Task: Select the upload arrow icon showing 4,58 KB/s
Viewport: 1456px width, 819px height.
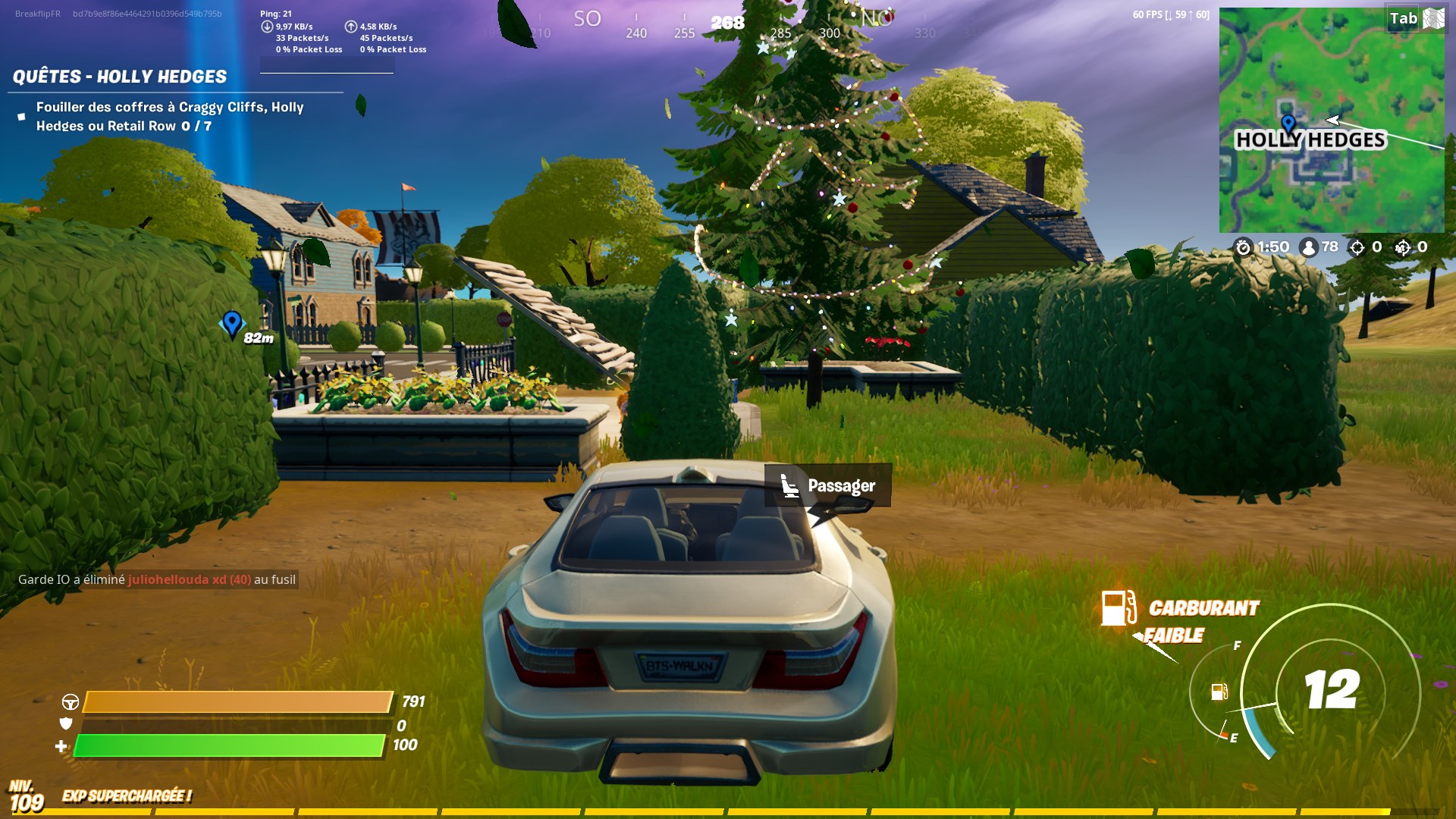Action: [x=351, y=27]
